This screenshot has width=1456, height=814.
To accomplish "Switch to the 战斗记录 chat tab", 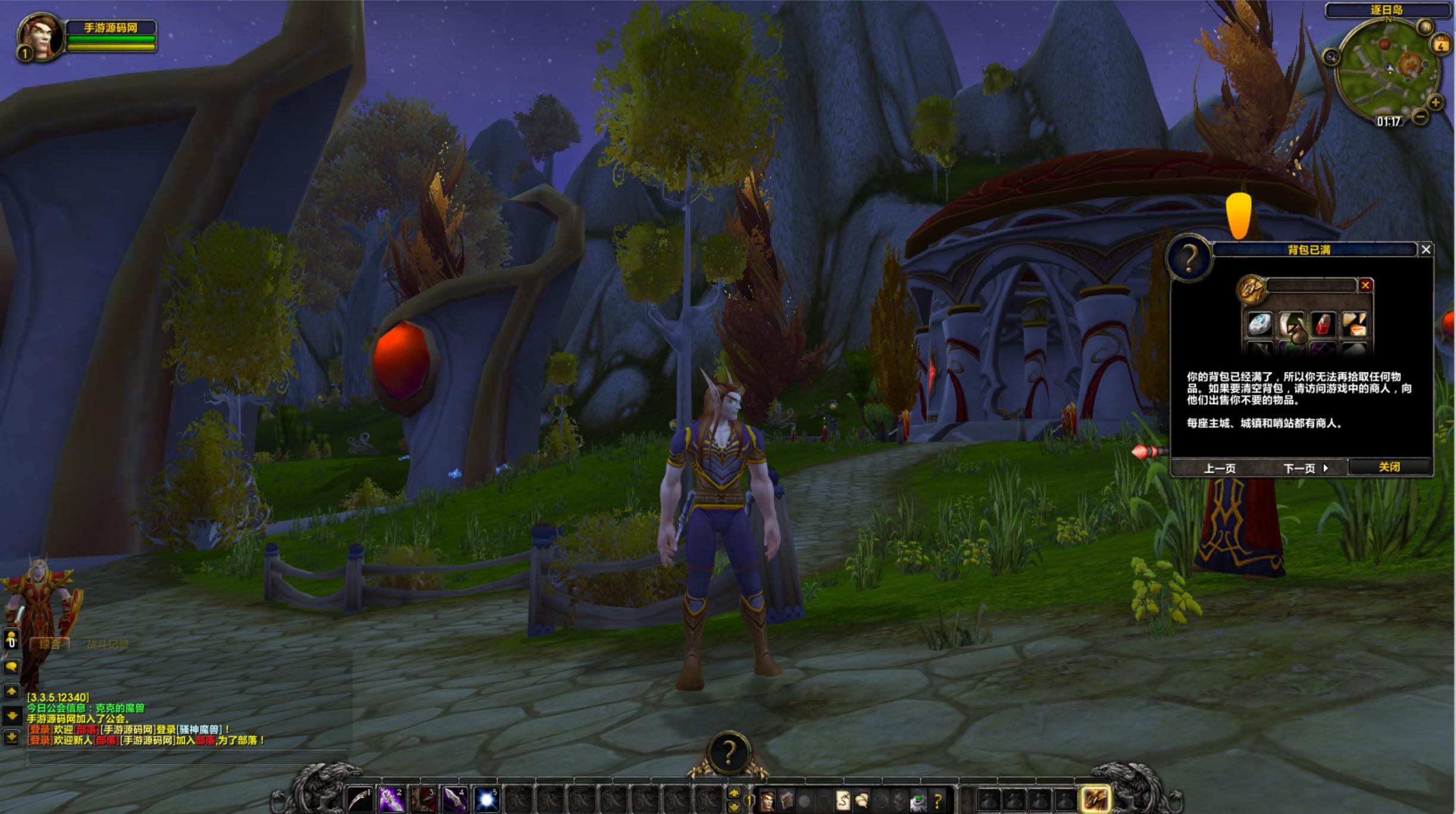I will tap(108, 644).
